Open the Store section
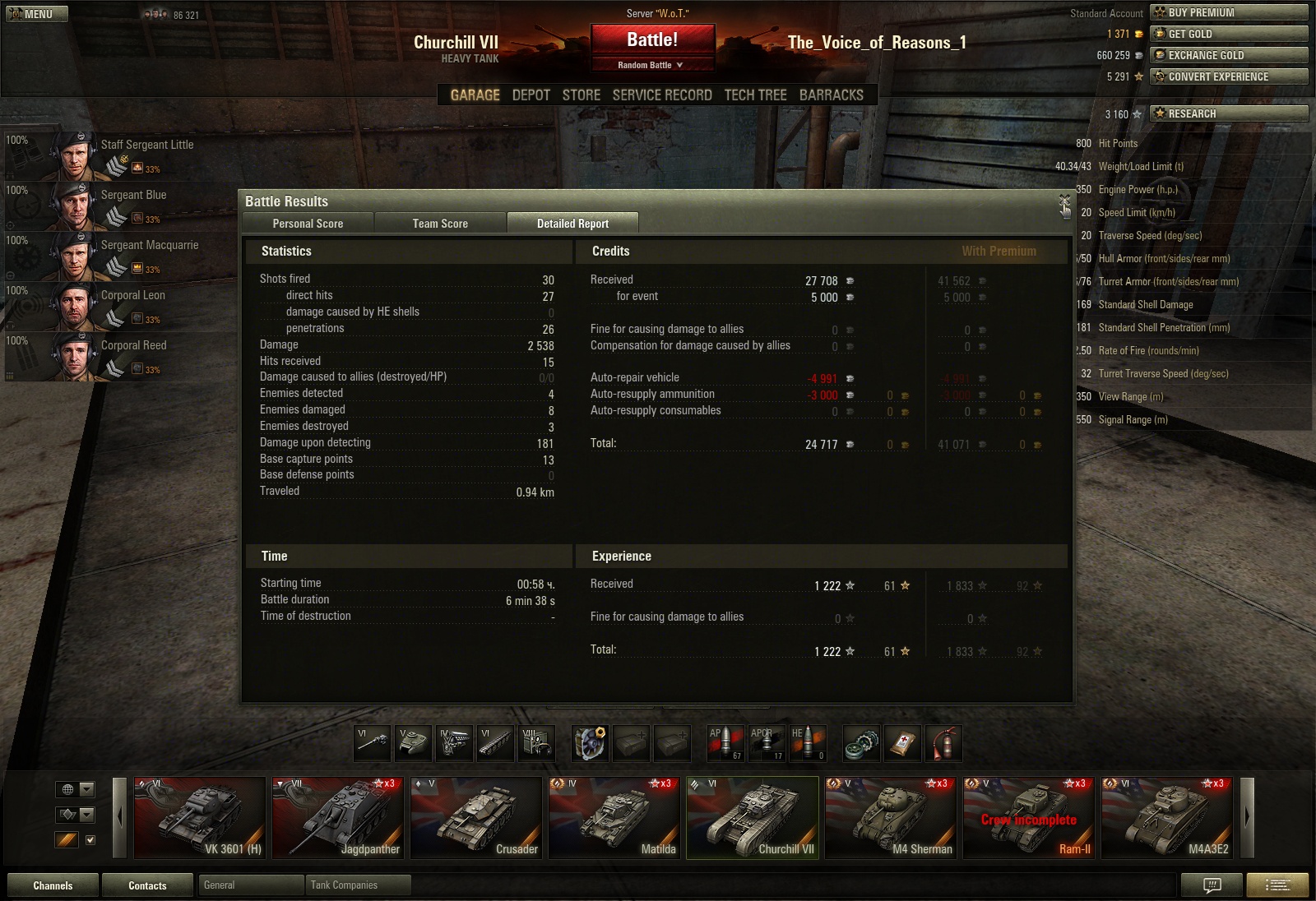The width and height of the screenshot is (1316, 901). click(581, 95)
